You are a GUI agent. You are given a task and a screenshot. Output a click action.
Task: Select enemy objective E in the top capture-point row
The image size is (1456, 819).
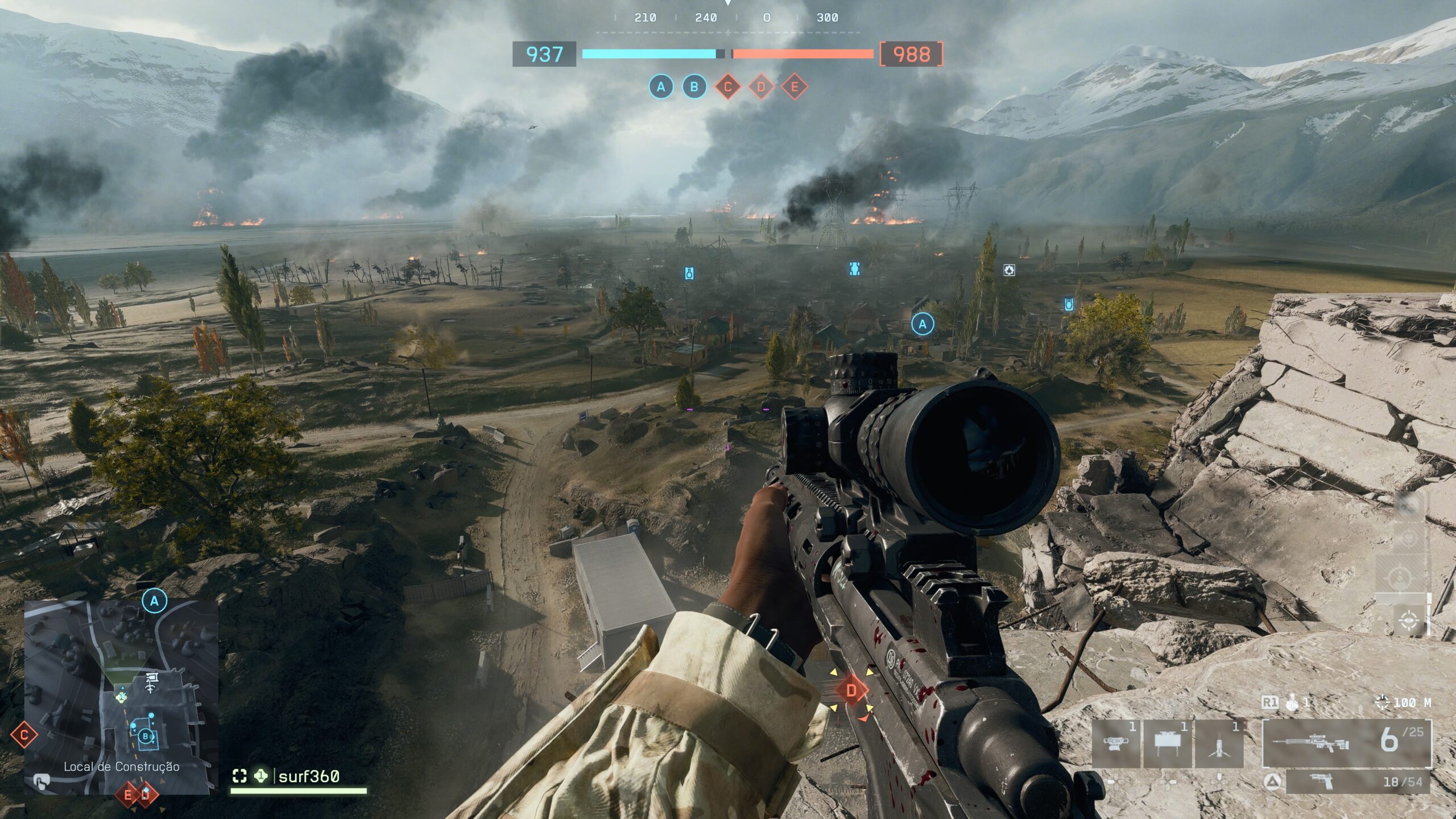(795, 87)
